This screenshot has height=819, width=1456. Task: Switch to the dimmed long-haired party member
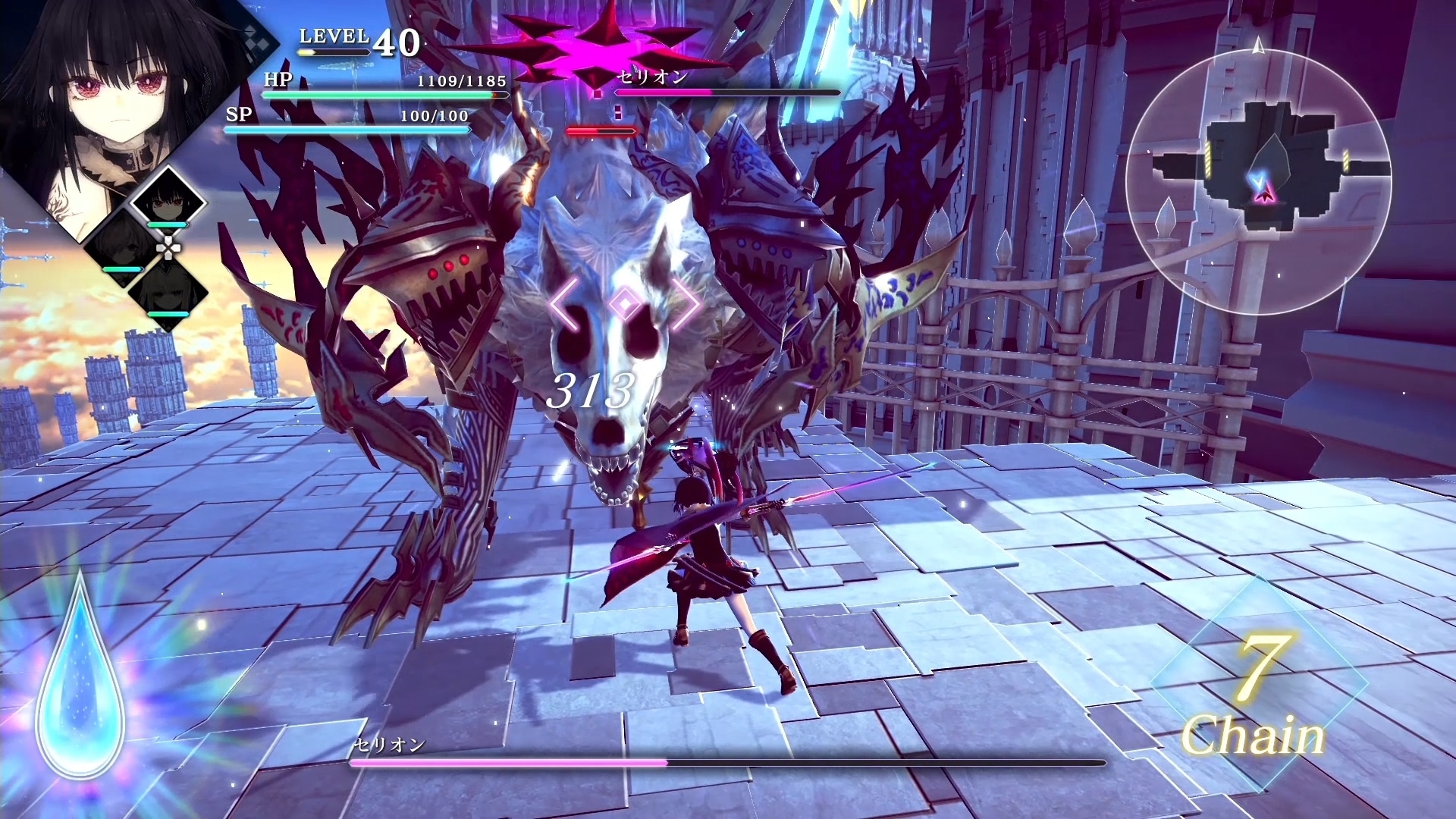(168, 292)
